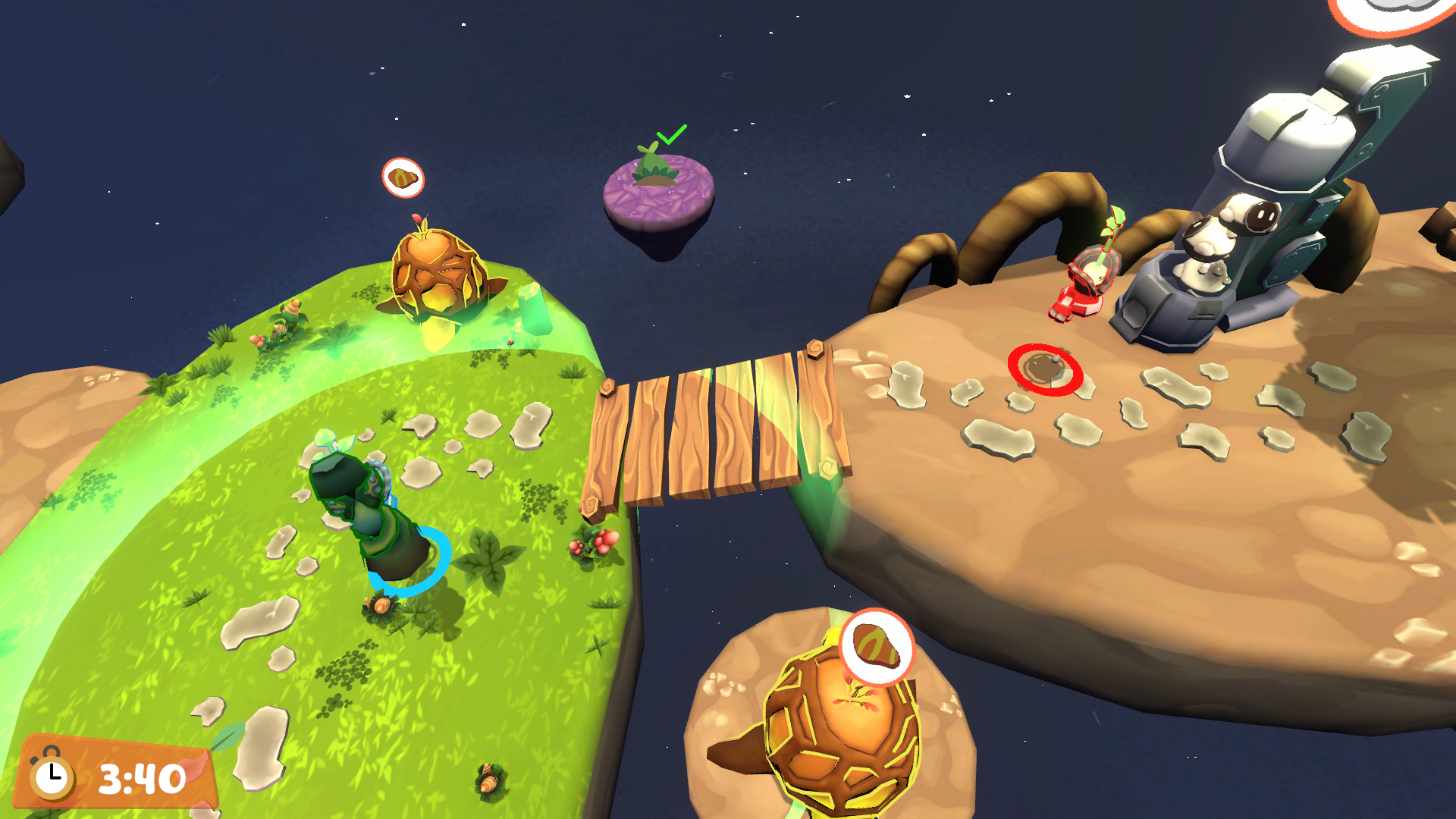Click the seed bubble above the grass island pod
This screenshot has width=1456, height=819.
(x=403, y=178)
